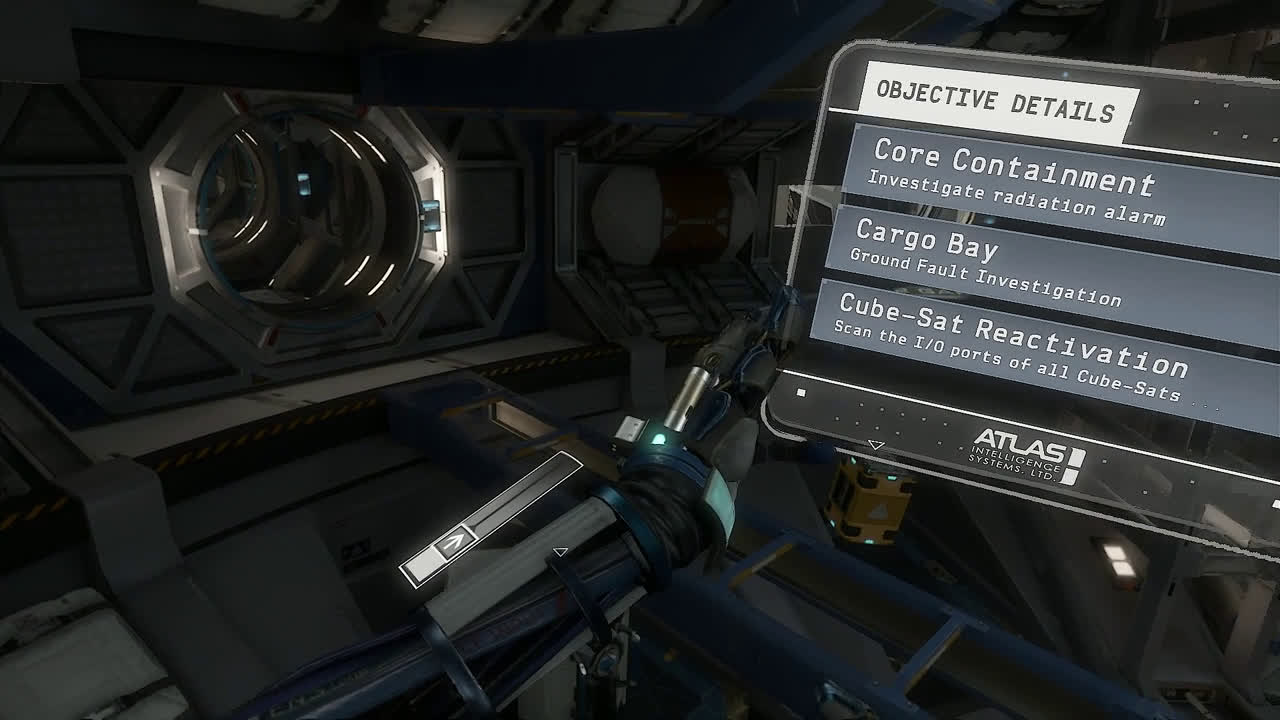Click the arrow button on the wrist panel
The height and width of the screenshot is (720, 1280).
point(455,543)
